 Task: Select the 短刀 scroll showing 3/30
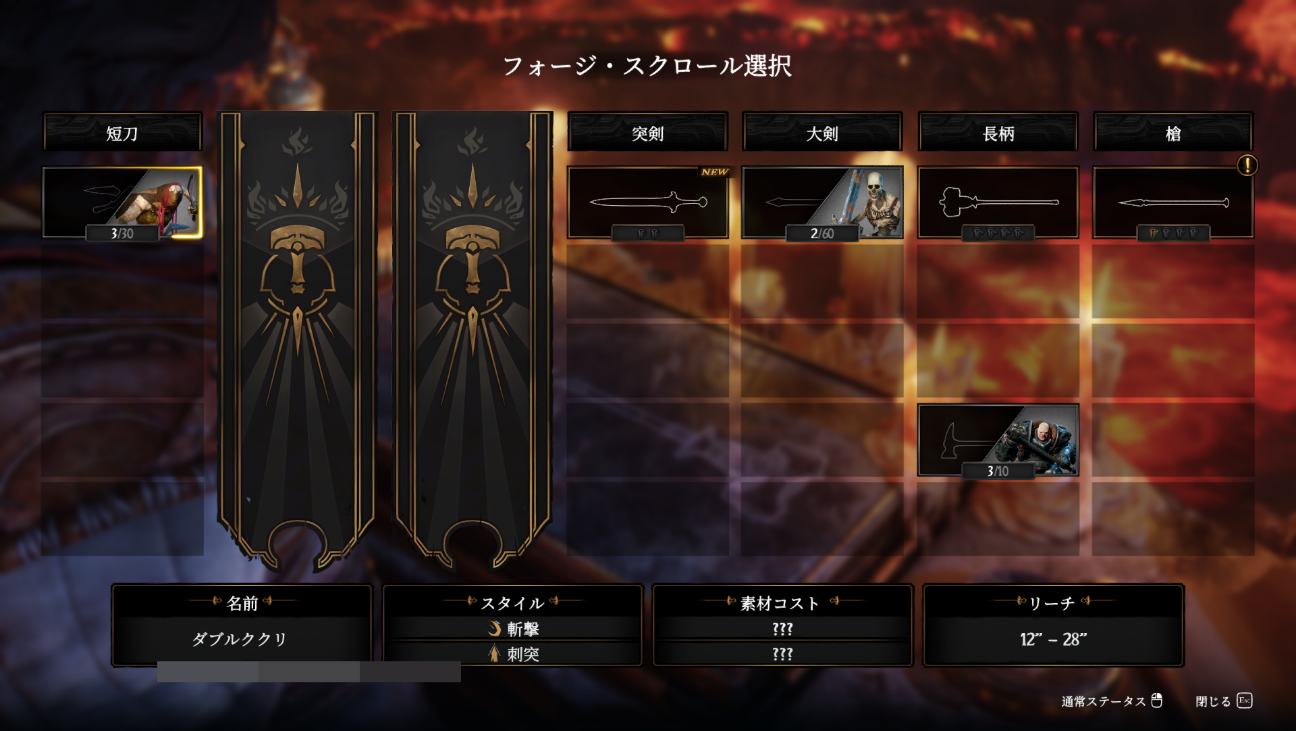pyautogui.click(x=122, y=203)
